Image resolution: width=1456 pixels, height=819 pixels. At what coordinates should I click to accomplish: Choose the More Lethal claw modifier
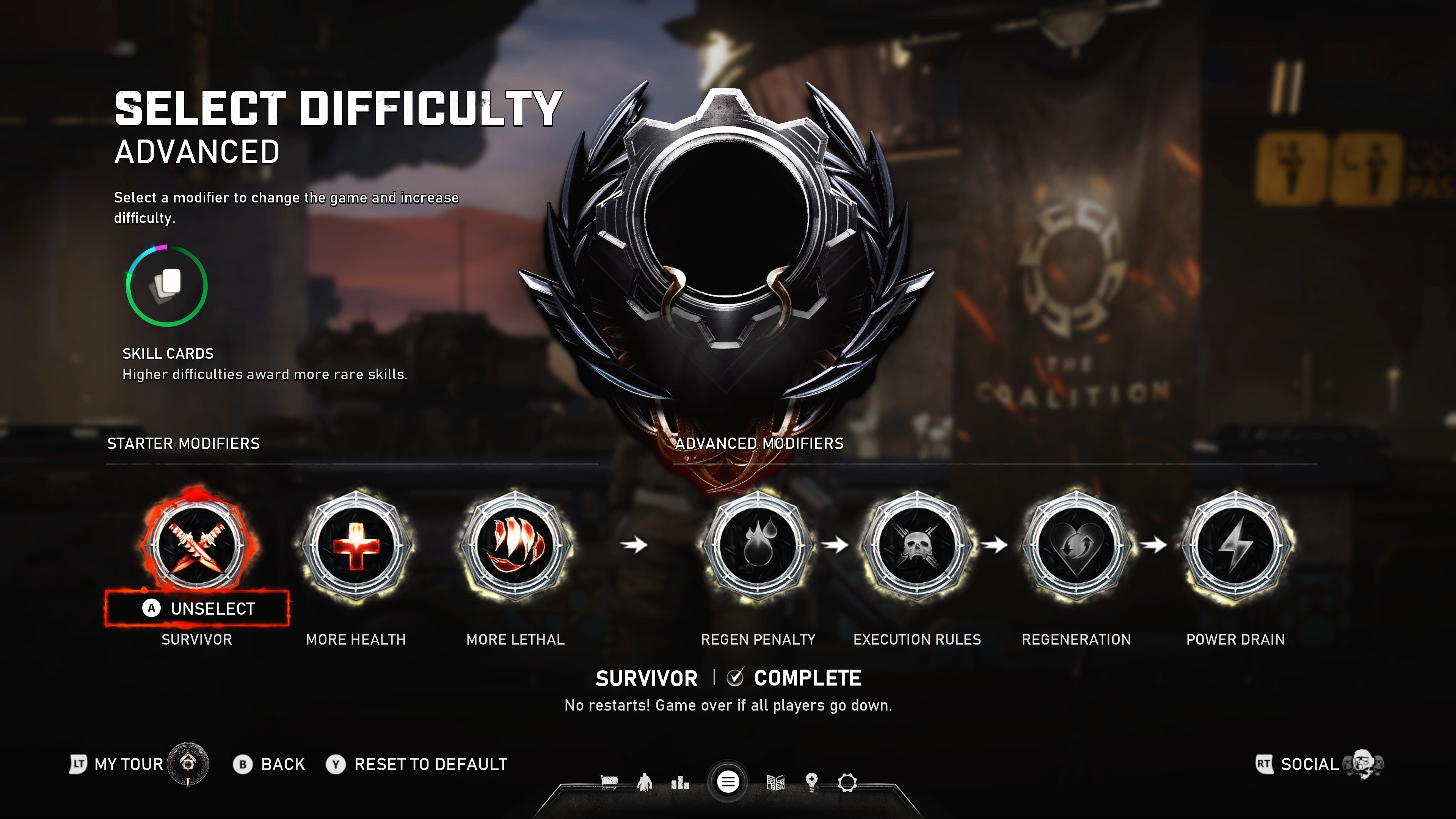click(x=515, y=546)
